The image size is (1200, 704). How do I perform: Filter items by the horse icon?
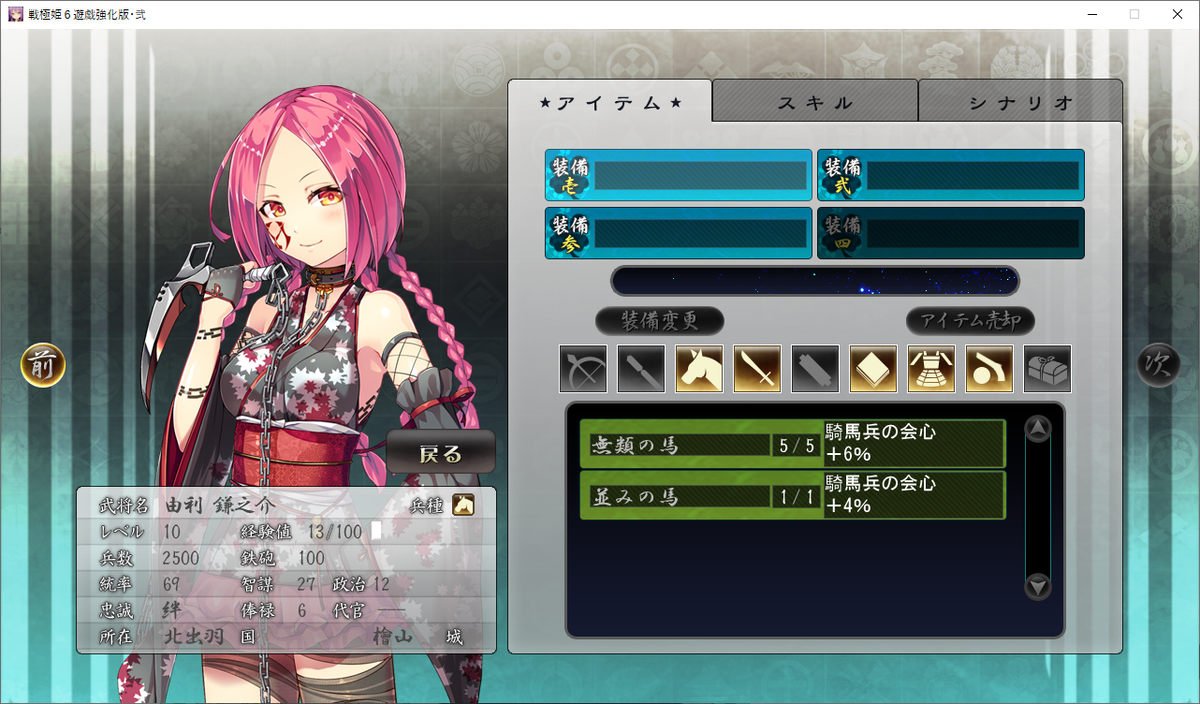699,369
